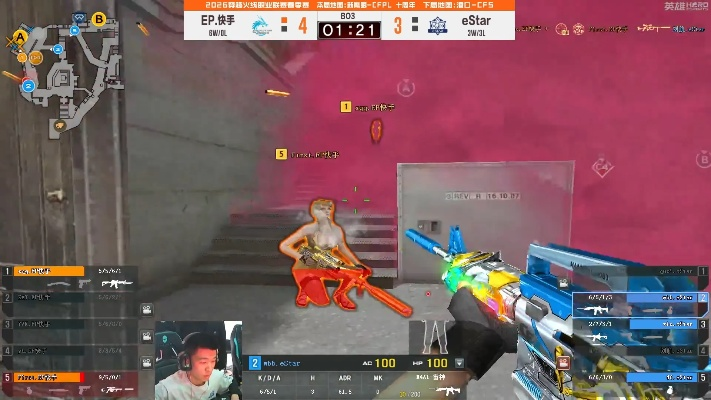The width and height of the screenshot is (711, 400).
Task: Select orange team player row 3
Action: pos(69,323)
